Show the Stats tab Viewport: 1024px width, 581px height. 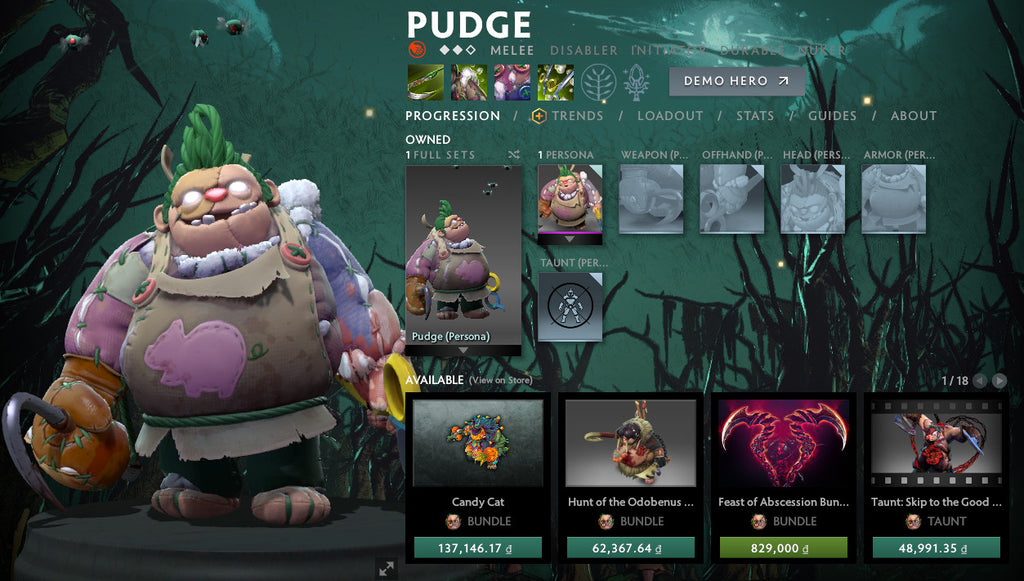(x=755, y=116)
